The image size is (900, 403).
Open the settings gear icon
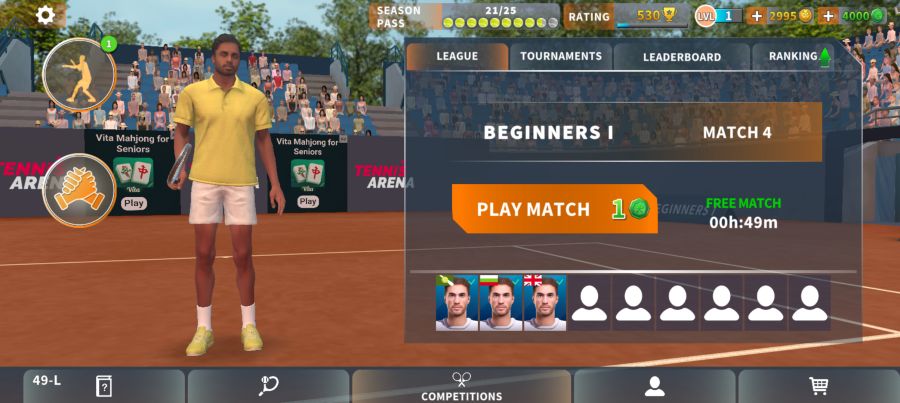click(46, 15)
